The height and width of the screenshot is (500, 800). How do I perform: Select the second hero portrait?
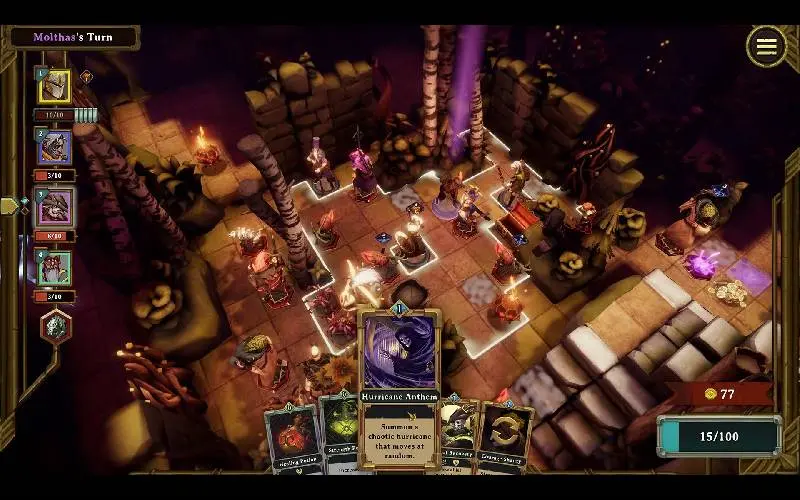[54, 148]
